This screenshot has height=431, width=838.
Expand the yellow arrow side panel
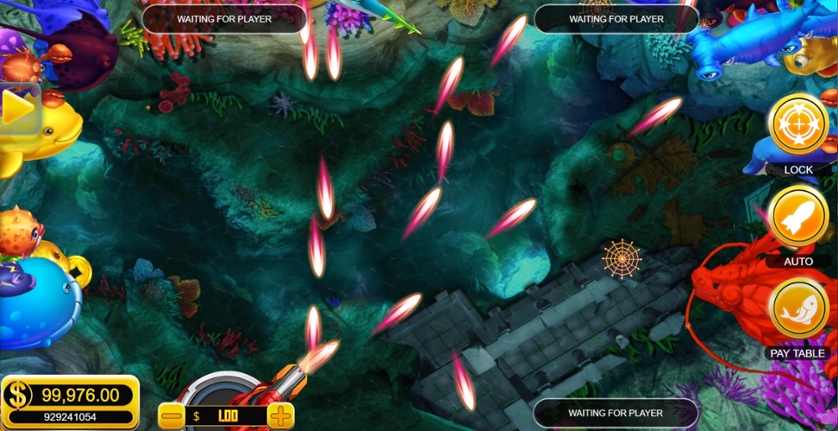click(17, 108)
